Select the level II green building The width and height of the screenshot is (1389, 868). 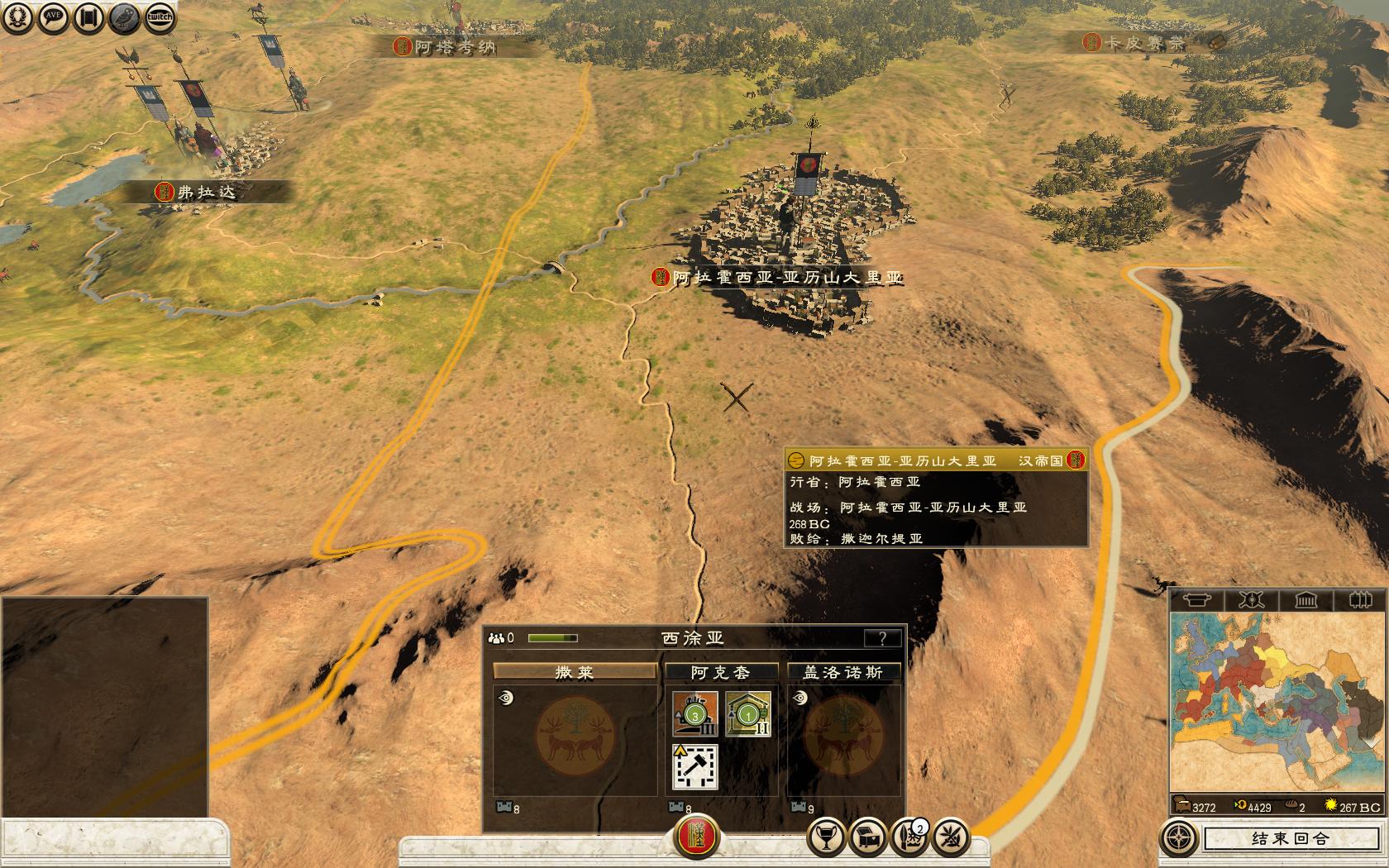(748, 713)
